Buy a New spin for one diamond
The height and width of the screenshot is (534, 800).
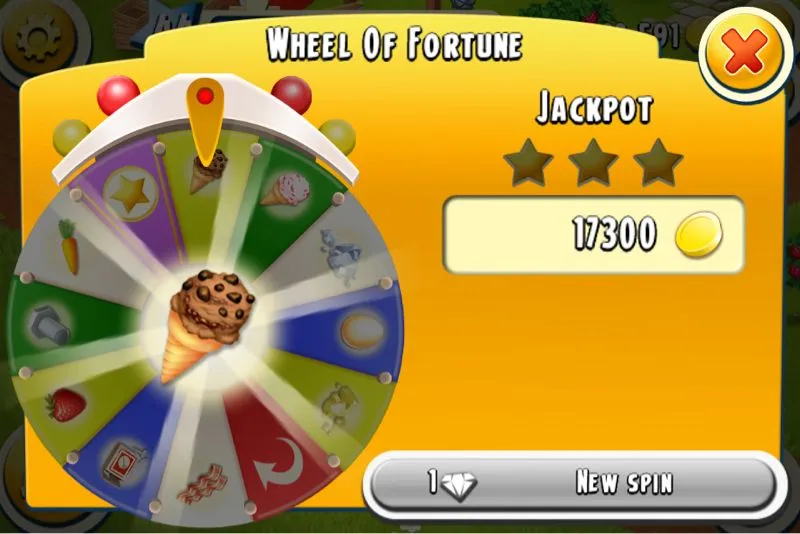(572, 483)
